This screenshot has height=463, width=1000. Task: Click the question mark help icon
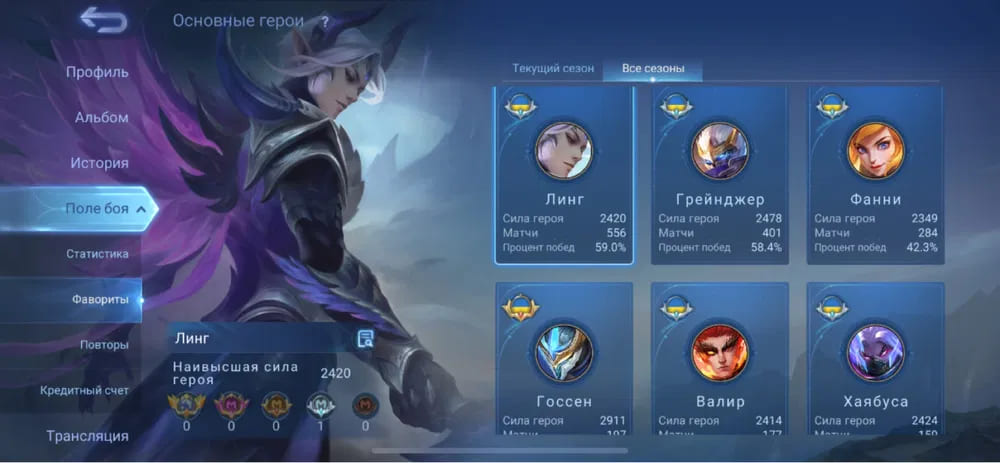point(324,21)
